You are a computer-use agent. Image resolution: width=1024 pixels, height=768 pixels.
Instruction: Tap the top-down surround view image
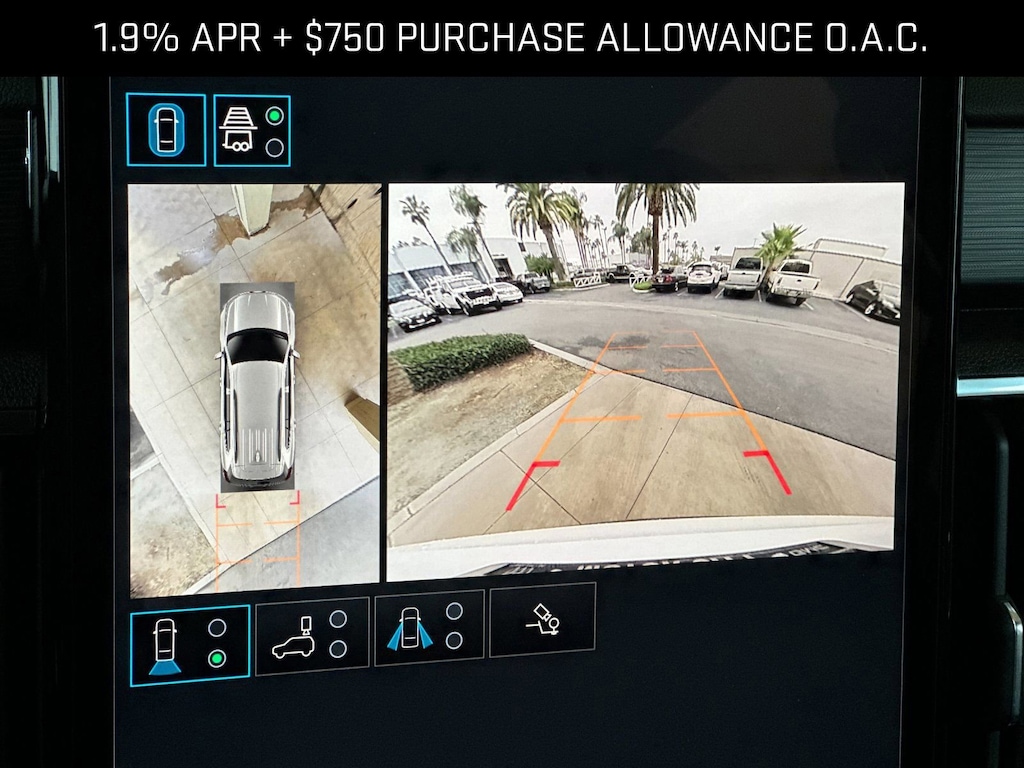click(x=254, y=389)
